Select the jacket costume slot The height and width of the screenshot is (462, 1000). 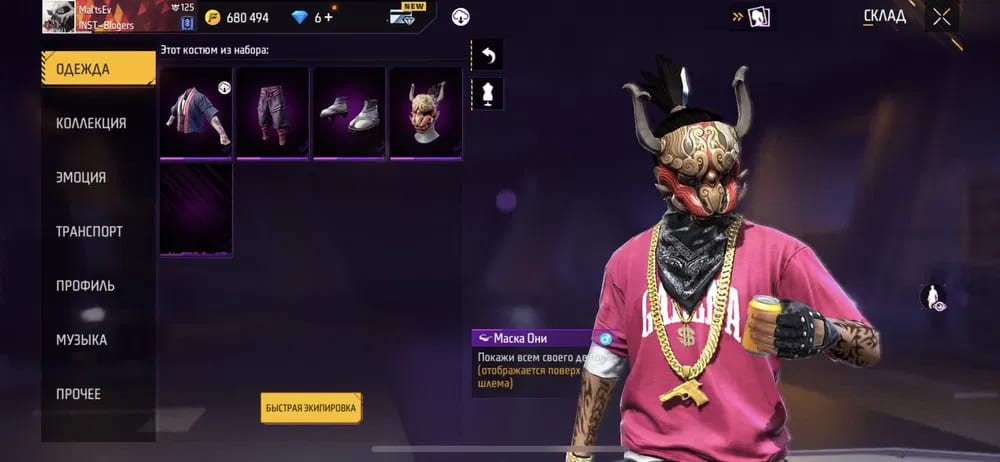coord(196,111)
